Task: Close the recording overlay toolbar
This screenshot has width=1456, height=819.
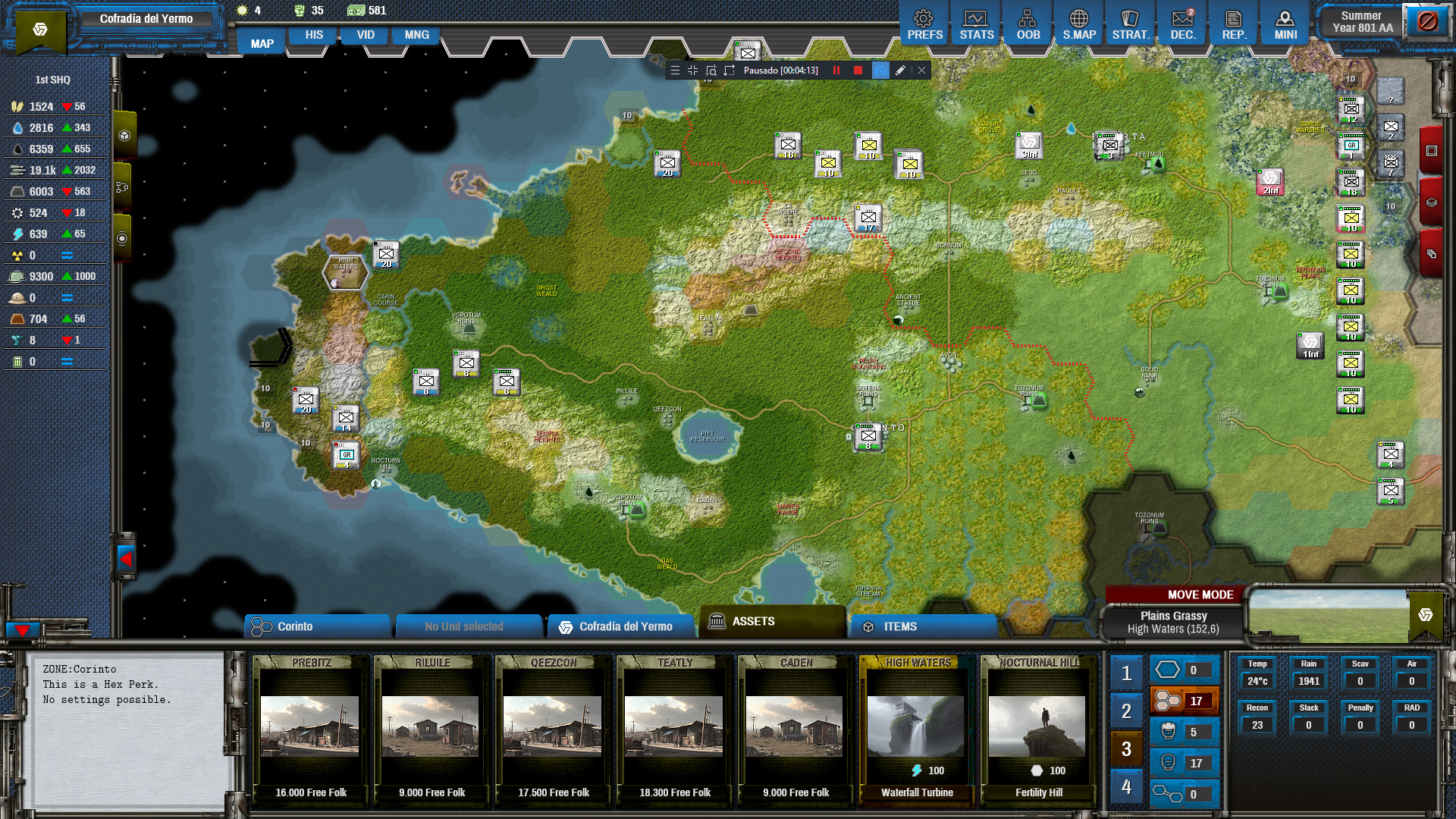Action: tap(921, 71)
